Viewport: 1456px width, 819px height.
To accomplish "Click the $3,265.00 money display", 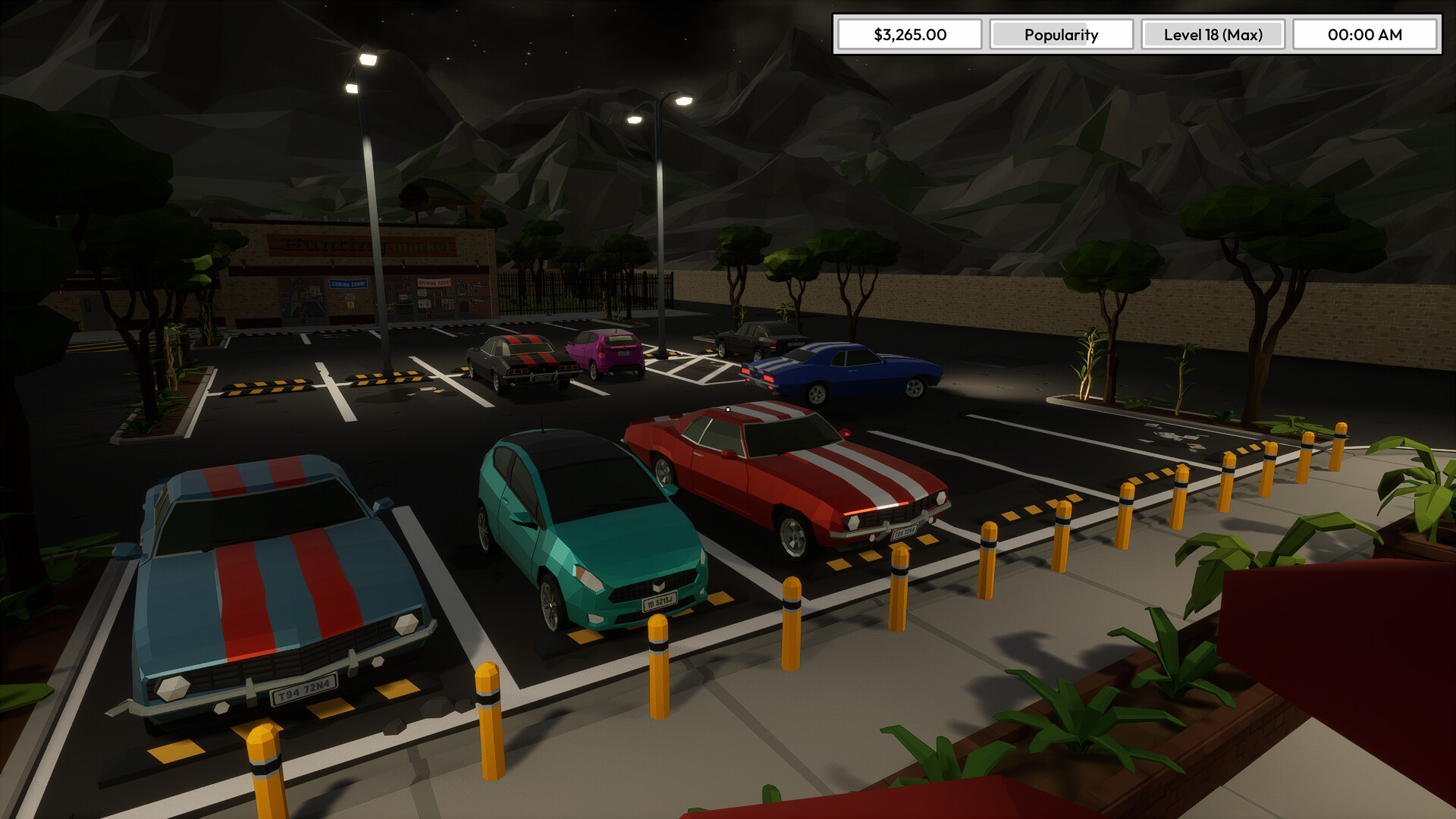I will (908, 34).
